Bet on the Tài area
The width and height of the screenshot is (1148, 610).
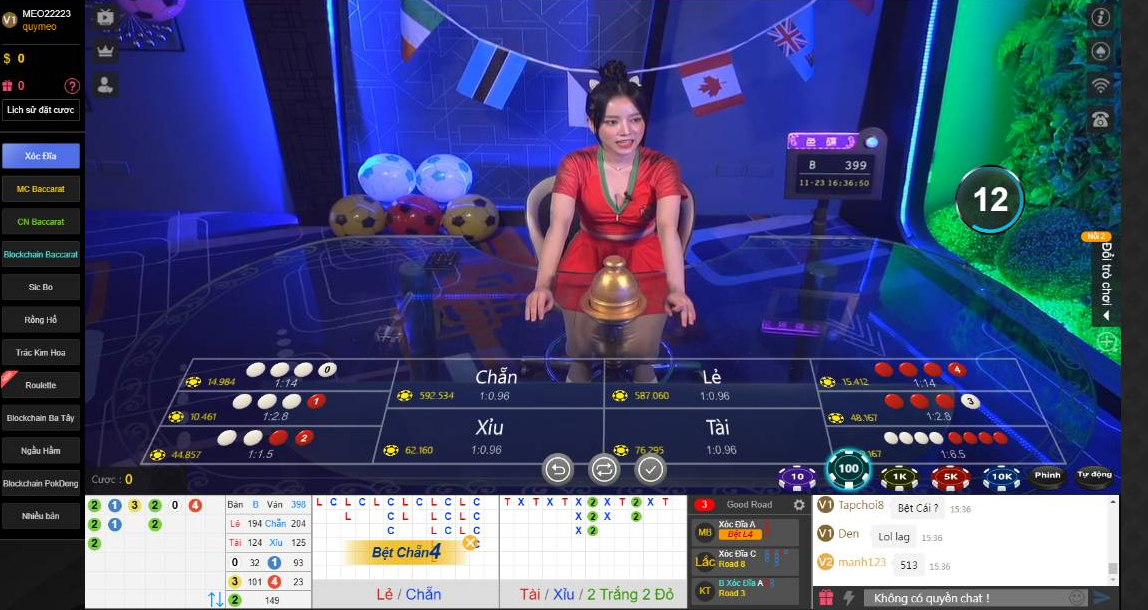(x=716, y=437)
